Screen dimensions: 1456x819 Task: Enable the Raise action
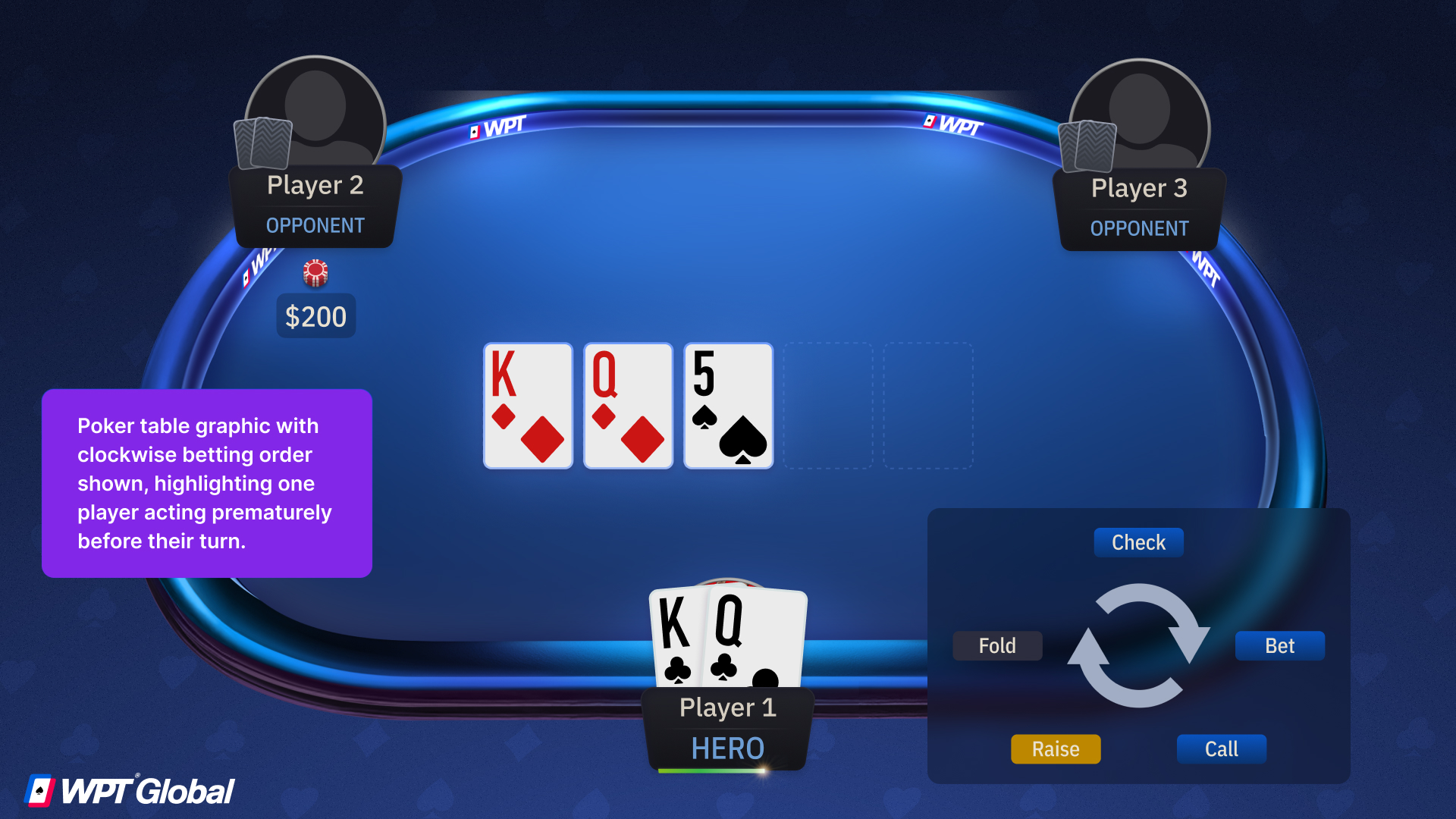(1056, 748)
